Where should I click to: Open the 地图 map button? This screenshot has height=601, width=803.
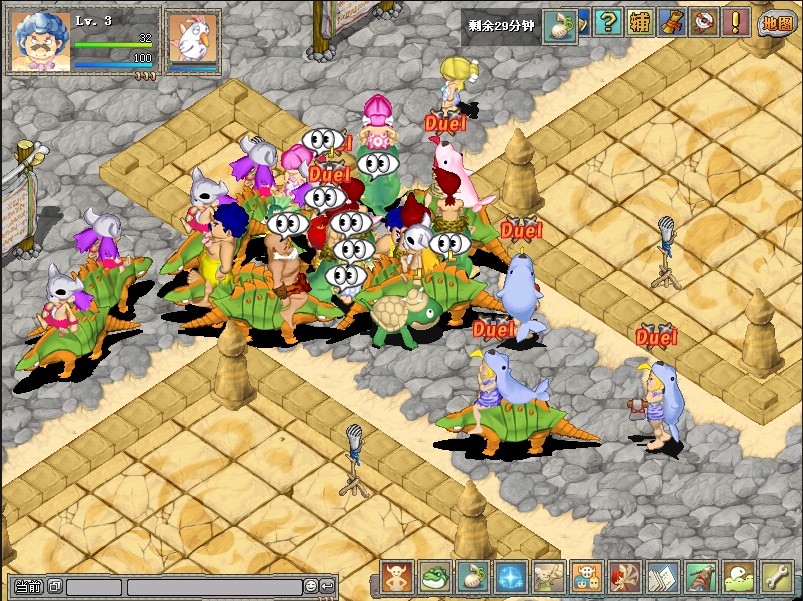(x=775, y=22)
